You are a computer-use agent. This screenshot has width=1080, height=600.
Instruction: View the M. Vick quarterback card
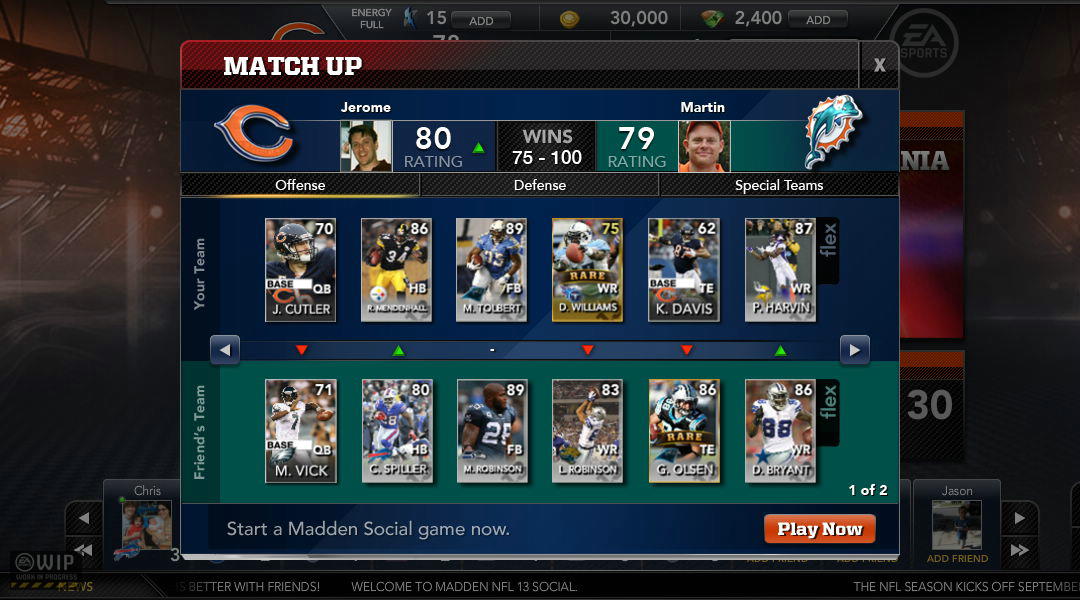300,431
